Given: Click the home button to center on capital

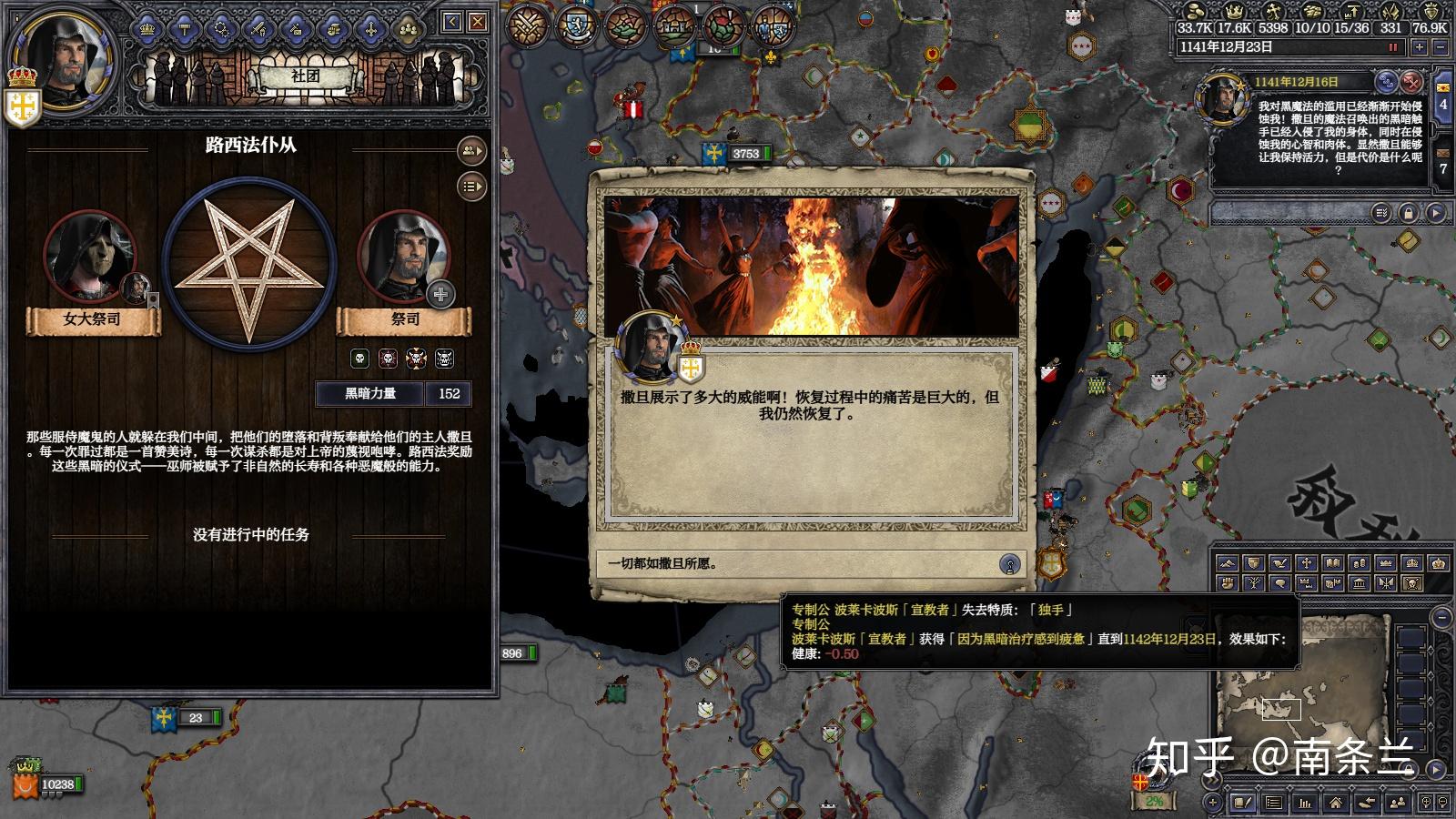Looking at the screenshot, I should (x=1335, y=803).
